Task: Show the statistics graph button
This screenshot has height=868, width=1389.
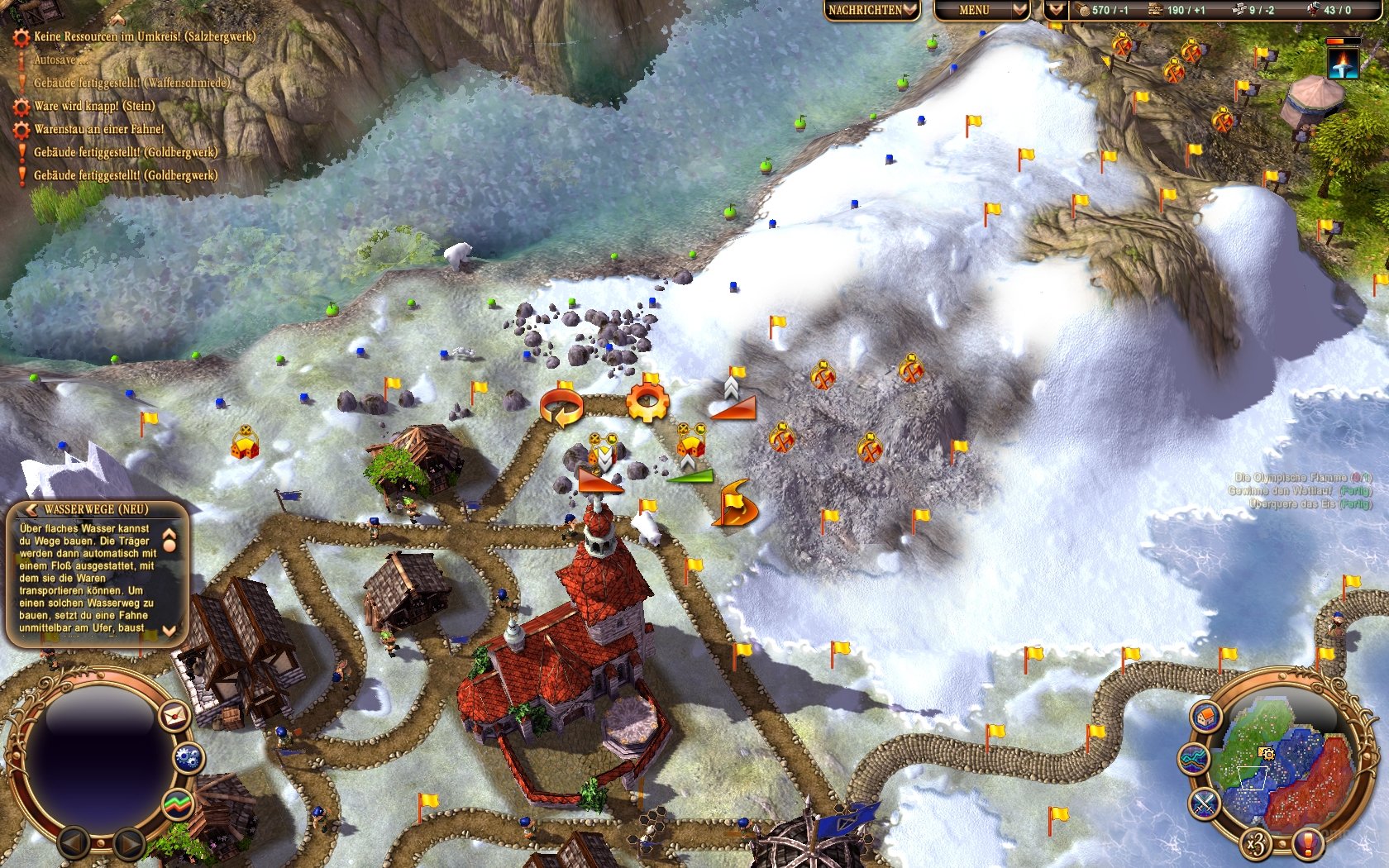Action: (x=177, y=803)
